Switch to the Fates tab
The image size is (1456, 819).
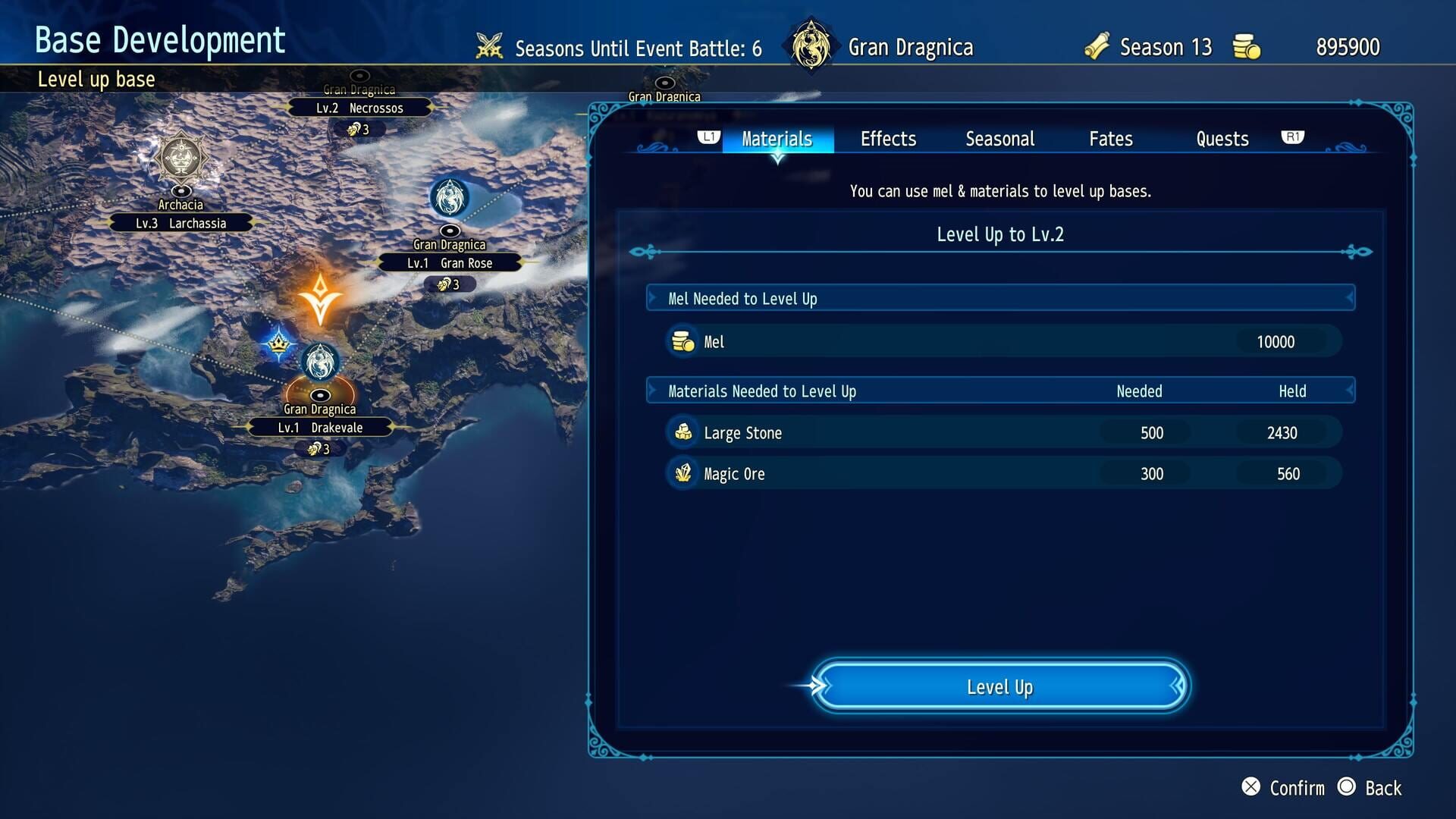click(x=1109, y=139)
